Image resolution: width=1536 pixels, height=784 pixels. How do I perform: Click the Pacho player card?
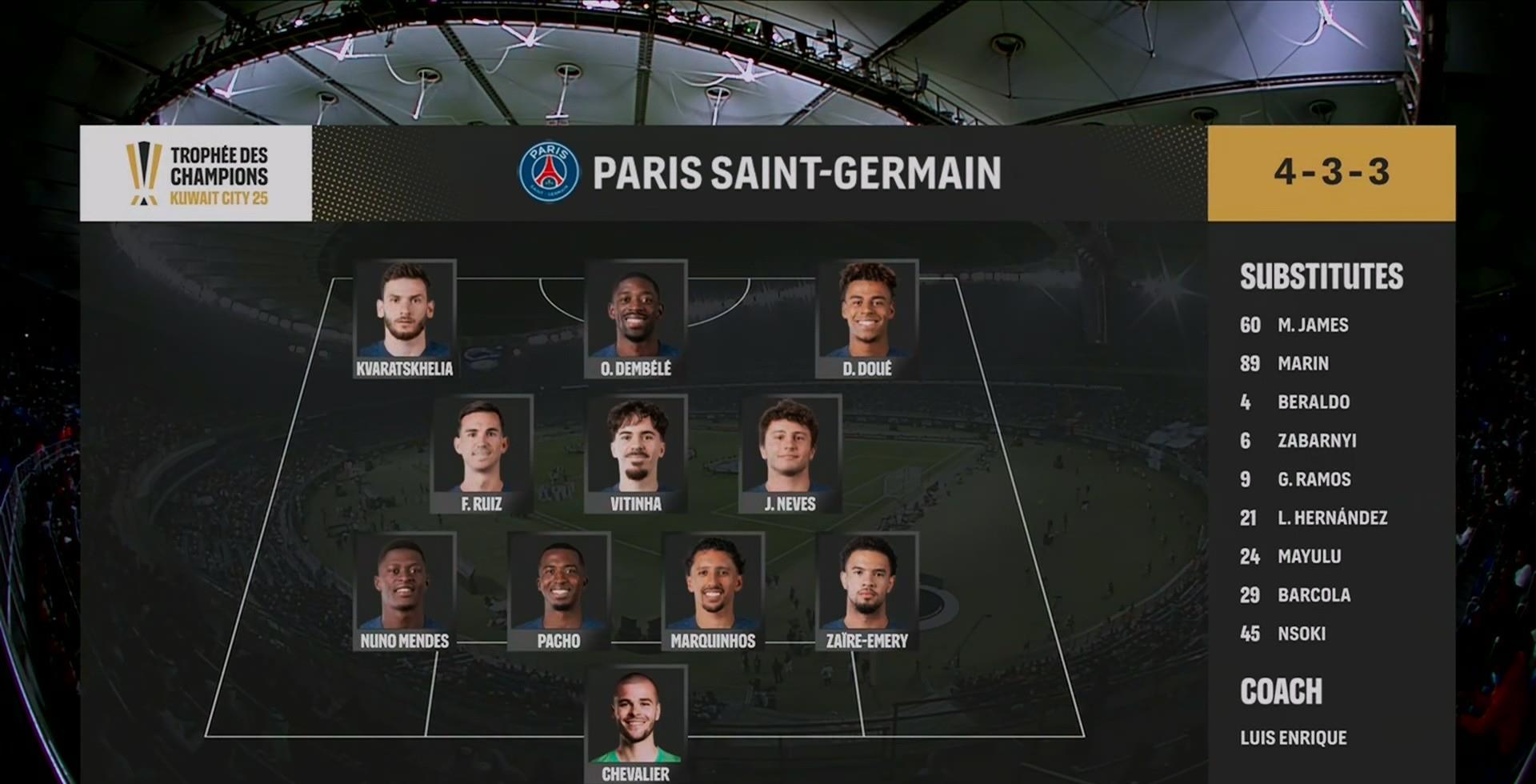tap(558, 590)
